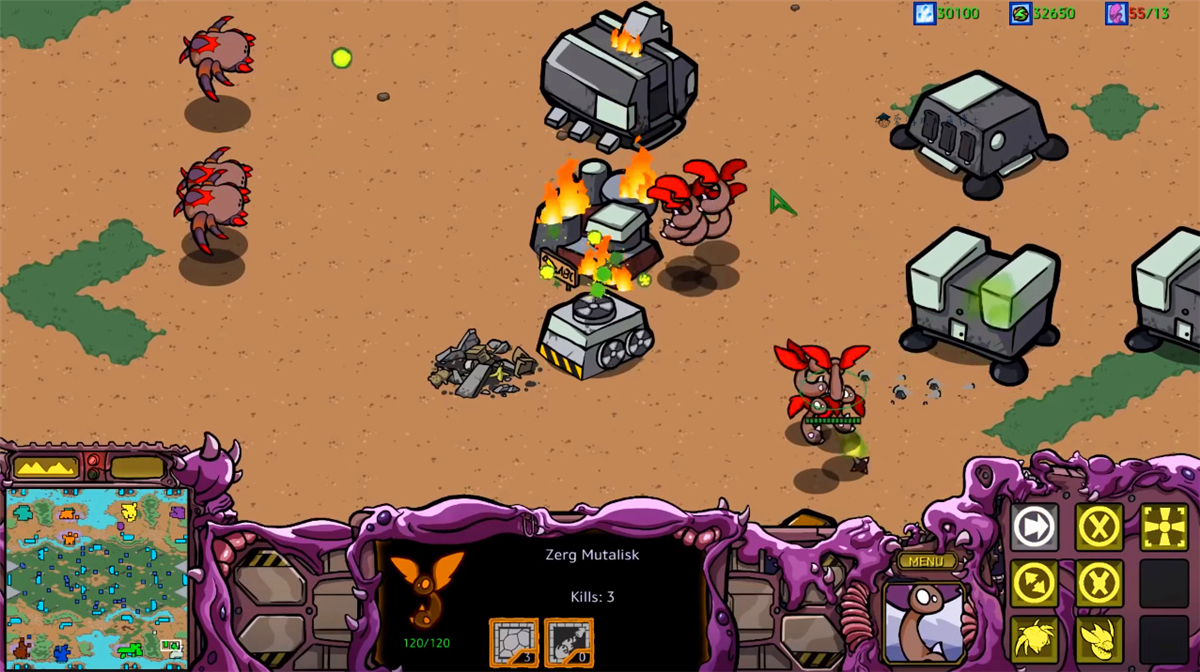Activate the Hold Position command
Screen dimensions: 1200x672
click(x=1098, y=583)
